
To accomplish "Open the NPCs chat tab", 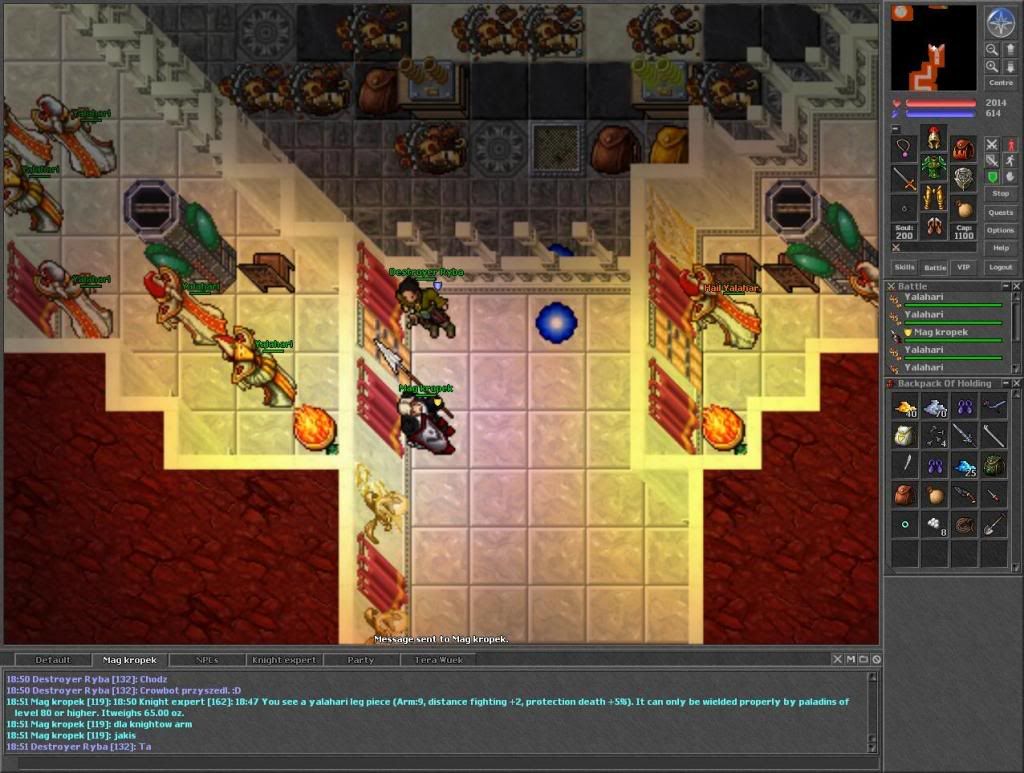I will [x=205, y=660].
